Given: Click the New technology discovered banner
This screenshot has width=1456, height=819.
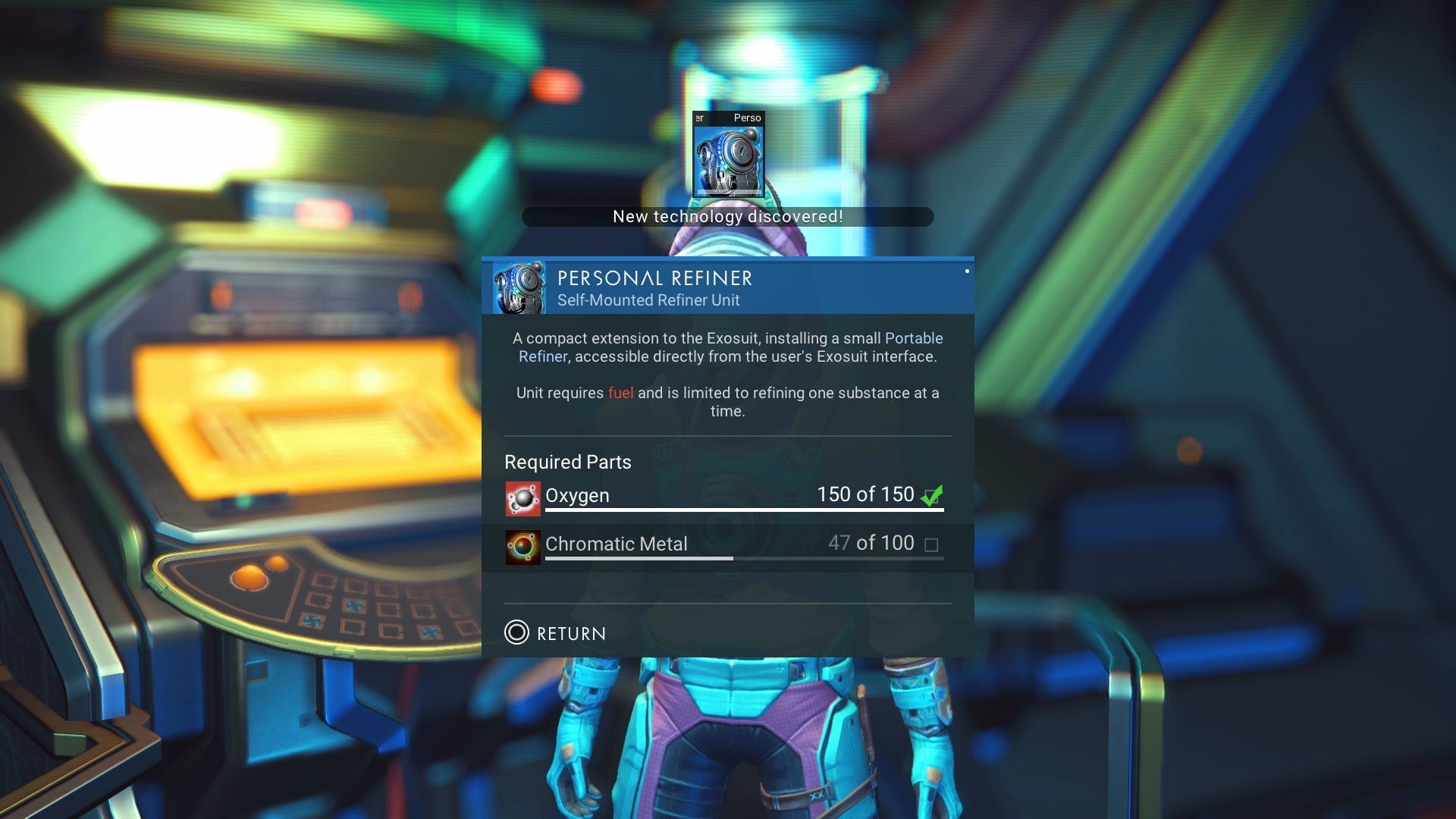Looking at the screenshot, I should tap(728, 217).
